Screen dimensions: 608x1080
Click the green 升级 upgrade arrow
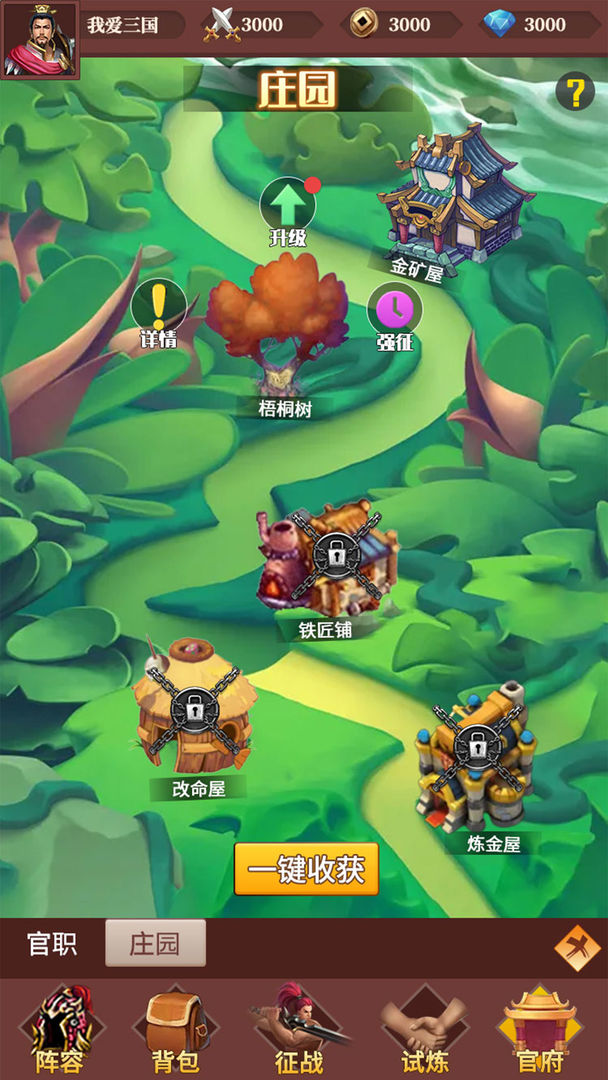288,205
